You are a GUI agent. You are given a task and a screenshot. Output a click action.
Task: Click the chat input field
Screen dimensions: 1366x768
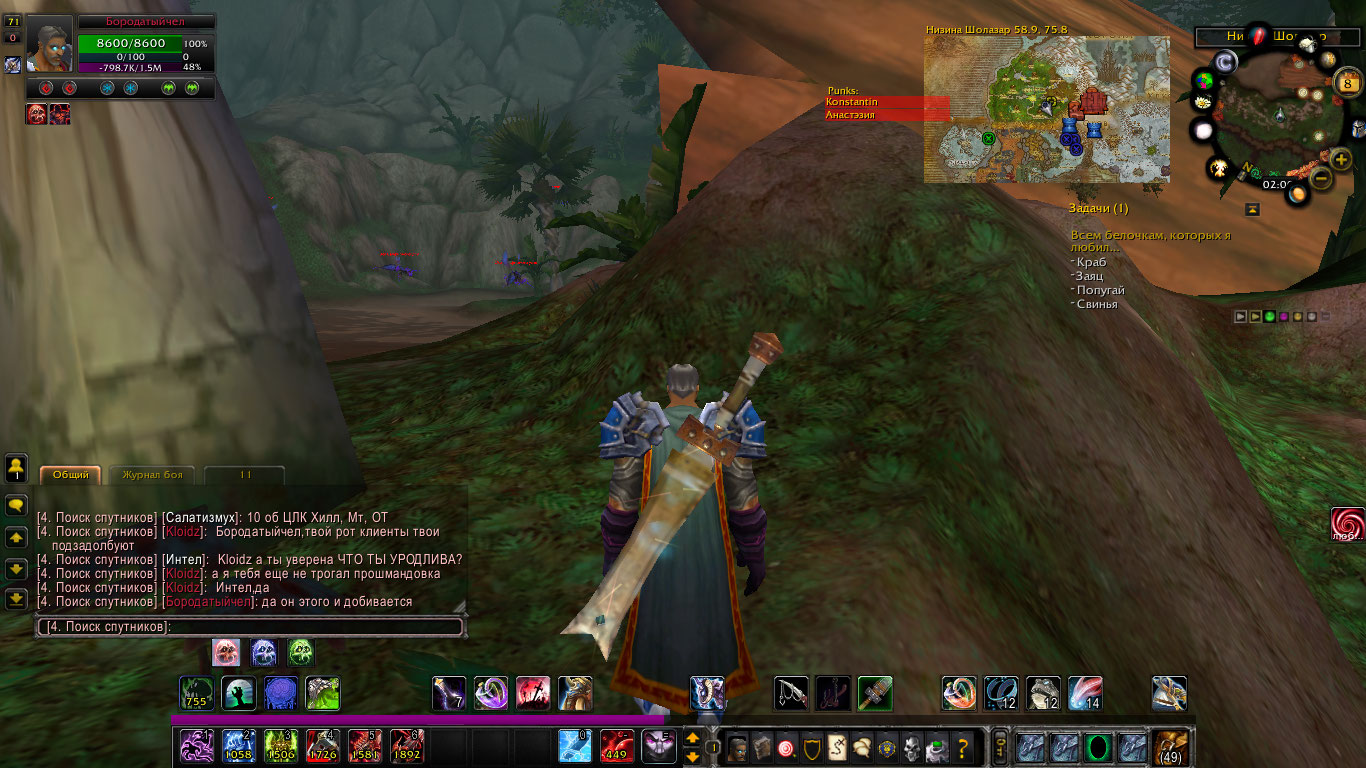tap(250, 627)
